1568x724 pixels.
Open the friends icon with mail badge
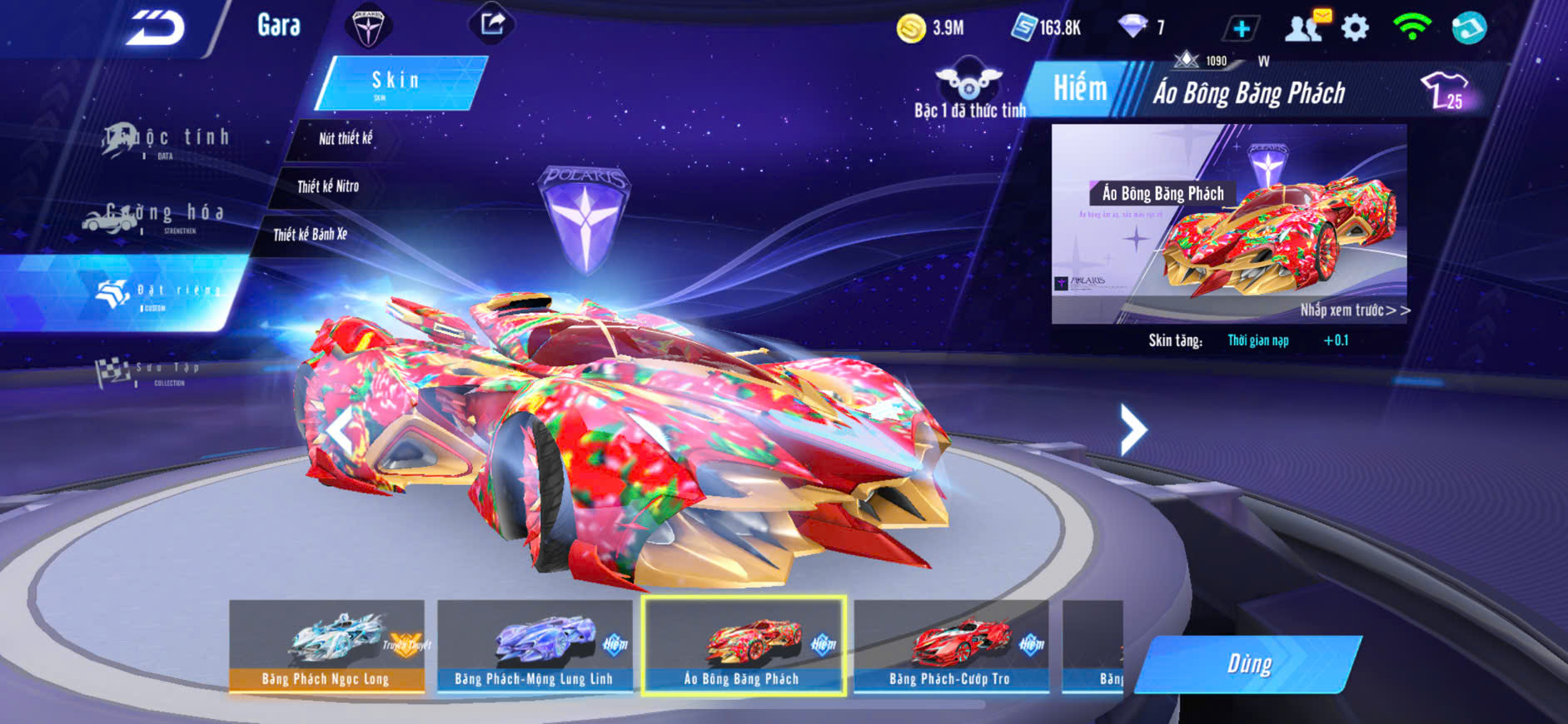tap(1305, 27)
